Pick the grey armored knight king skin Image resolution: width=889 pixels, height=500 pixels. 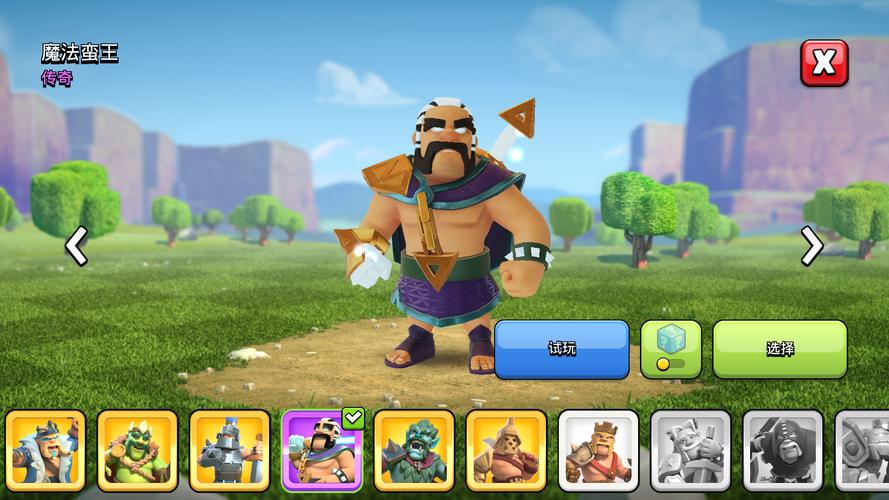(x=229, y=450)
